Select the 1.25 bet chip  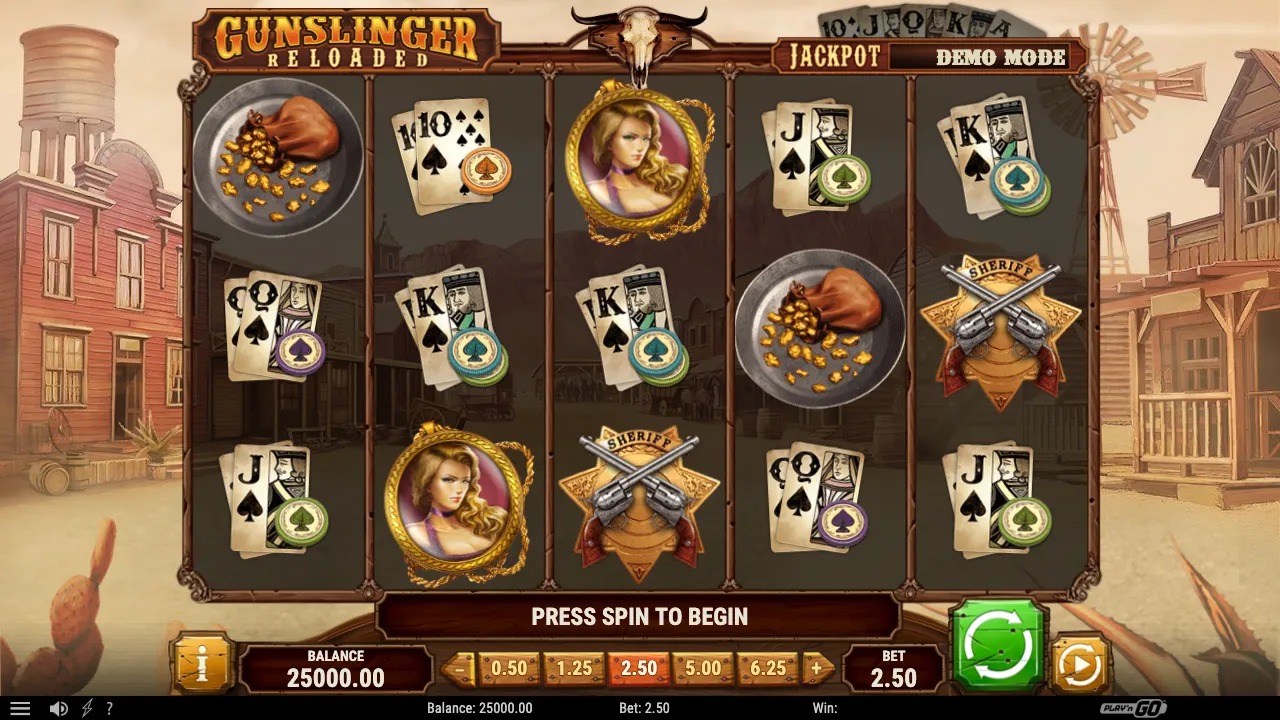[x=572, y=667]
